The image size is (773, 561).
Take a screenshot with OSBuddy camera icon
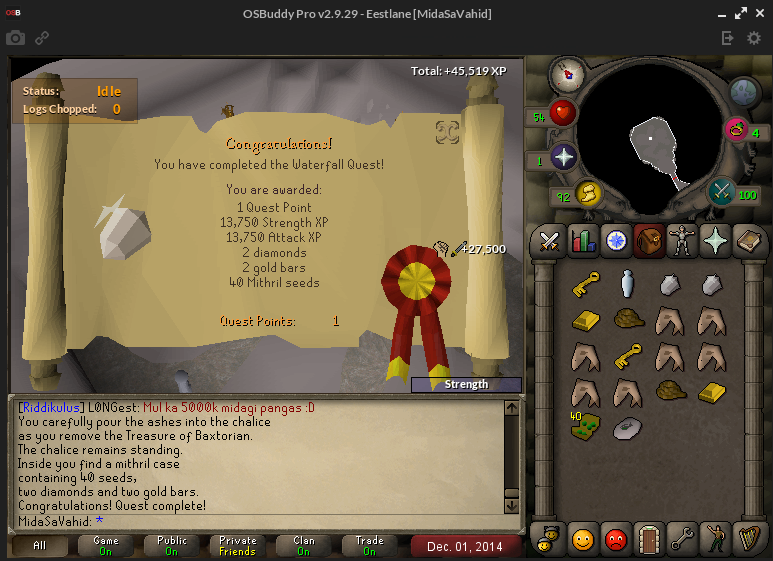[15, 38]
